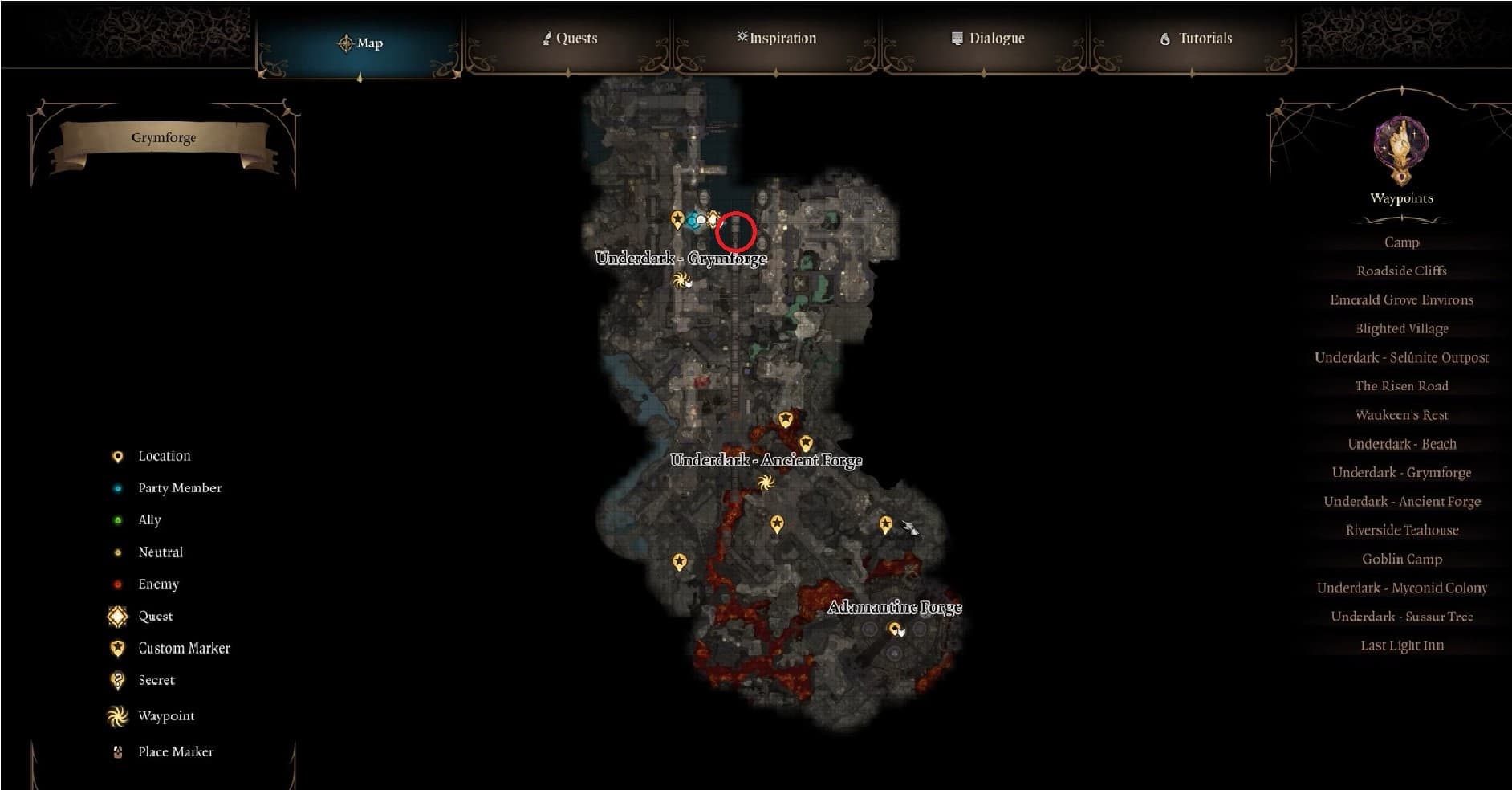Click the Ancient Forge waypoint swirl on map
Screen dimensions: 1512x790
764,483
